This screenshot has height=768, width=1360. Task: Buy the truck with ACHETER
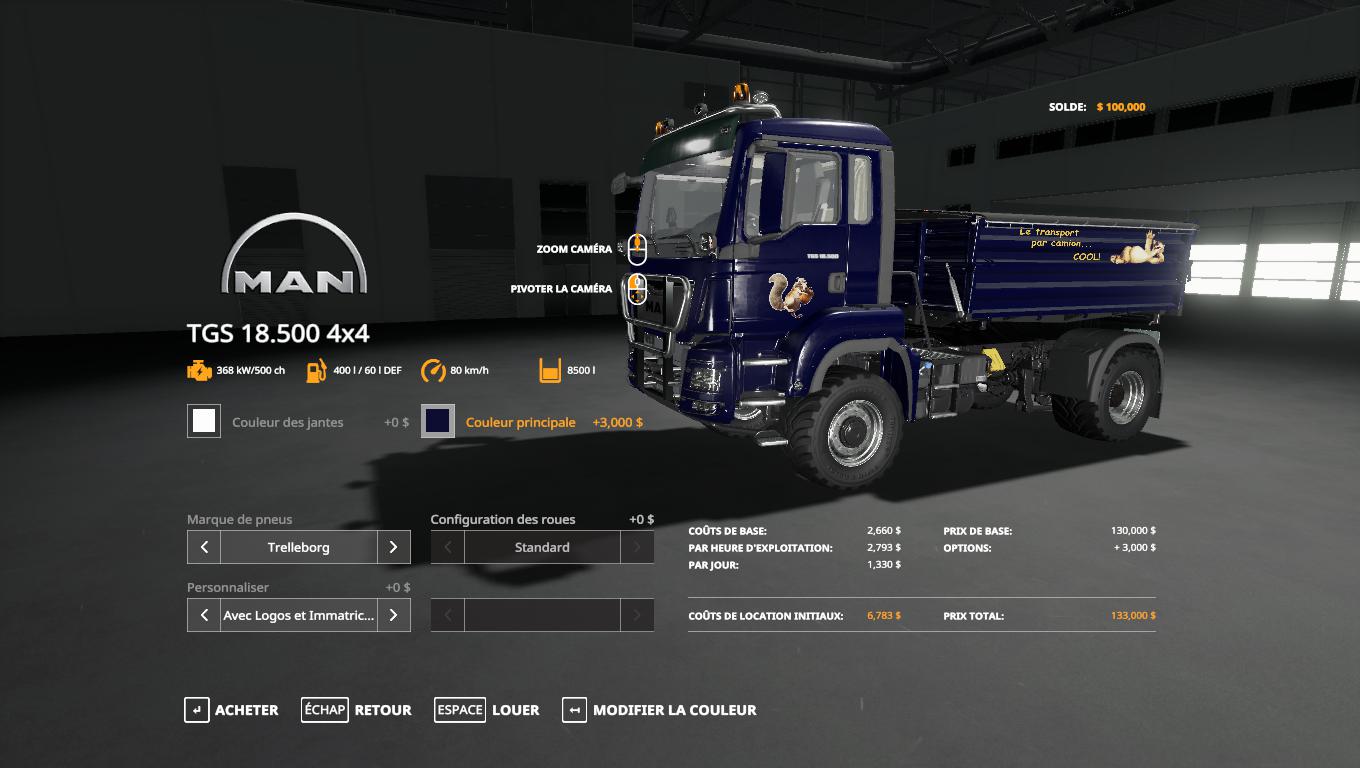[231, 710]
